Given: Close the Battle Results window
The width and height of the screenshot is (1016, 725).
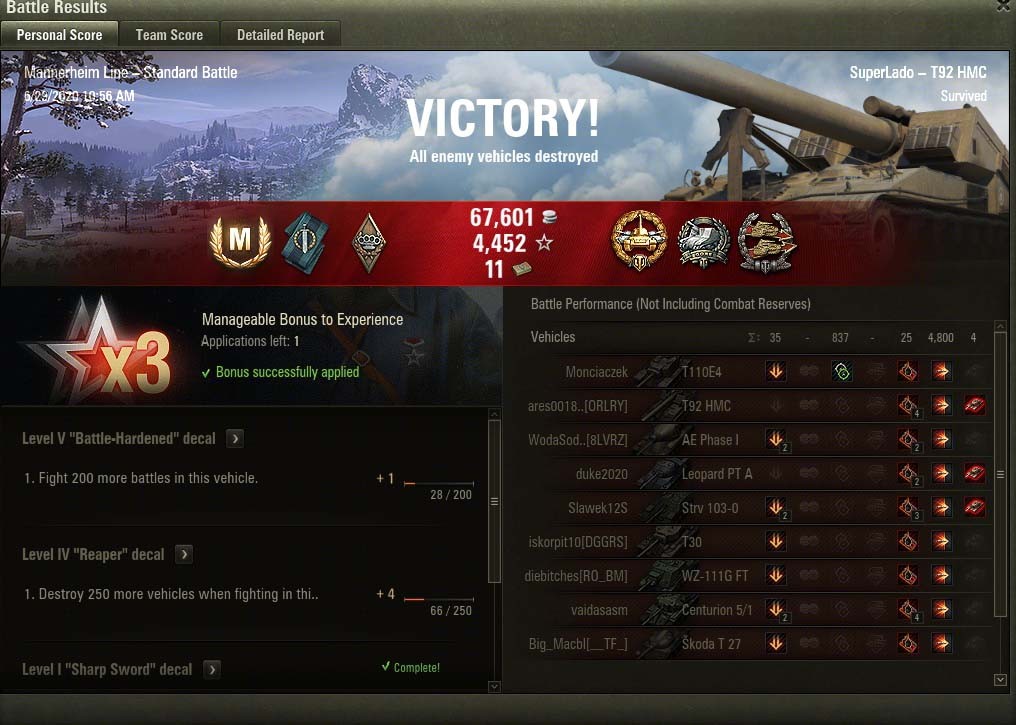Looking at the screenshot, I should [x=1004, y=6].
